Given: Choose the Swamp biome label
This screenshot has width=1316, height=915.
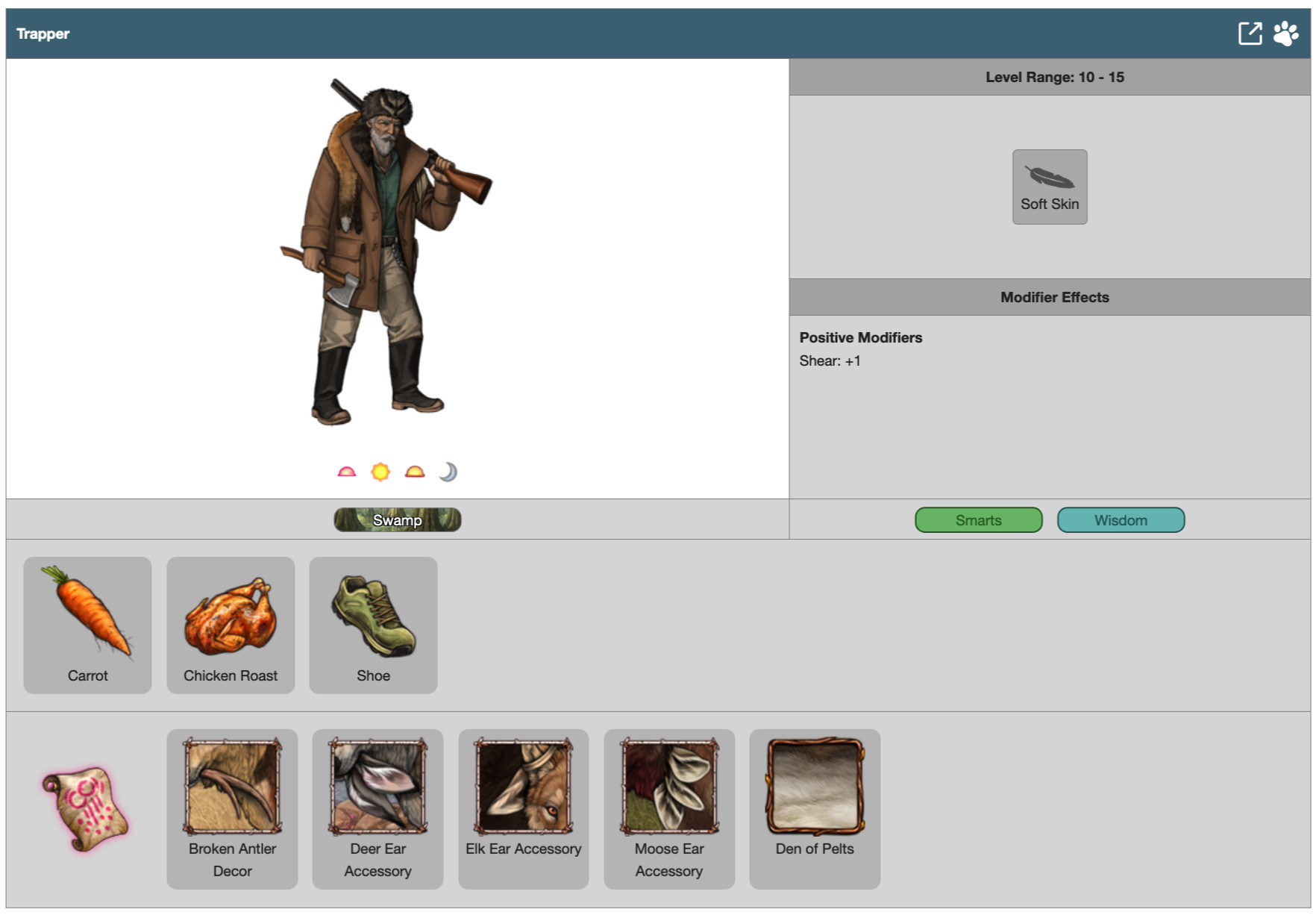Looking at the screenshot, I should tap(397, 520).
